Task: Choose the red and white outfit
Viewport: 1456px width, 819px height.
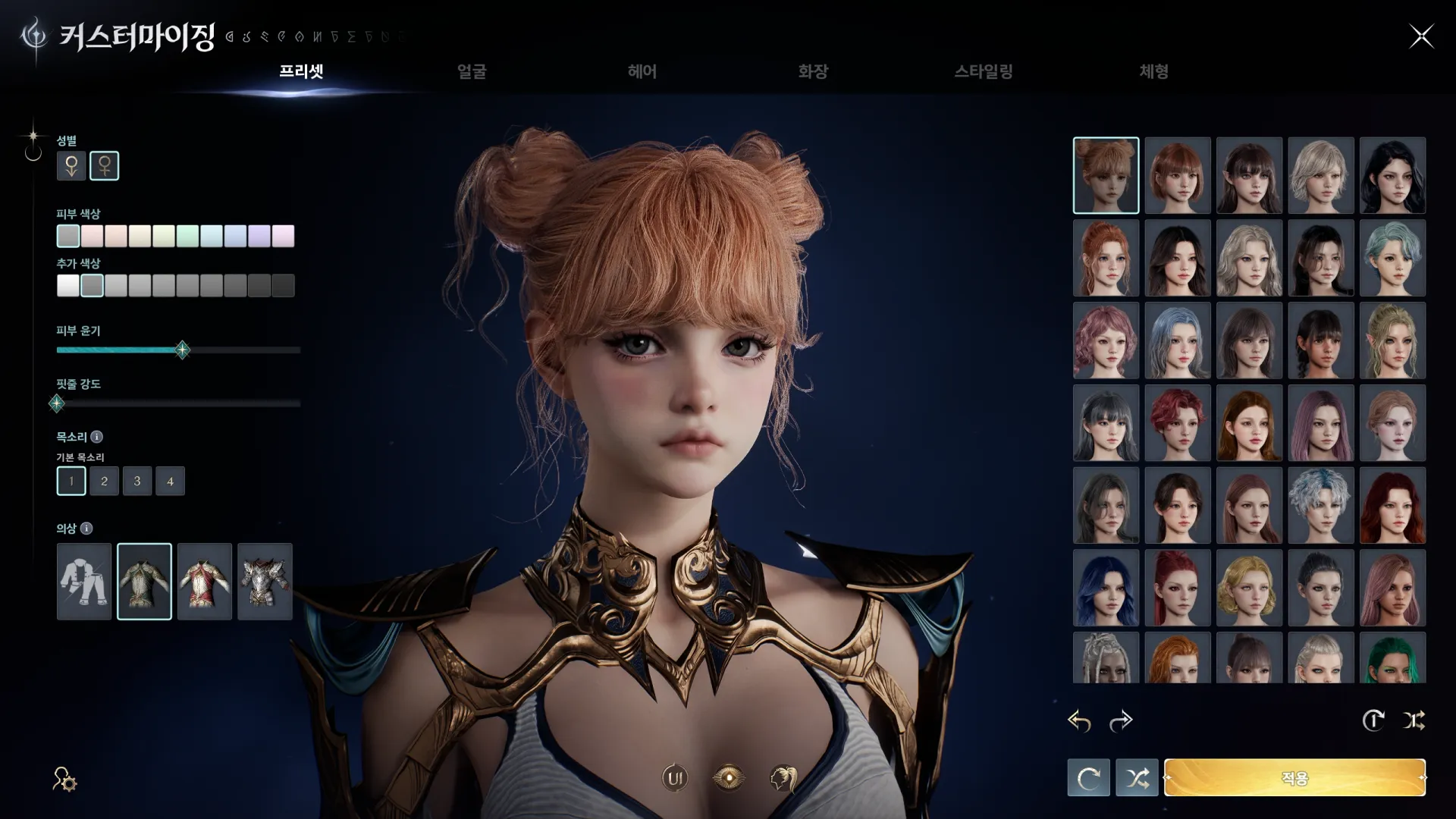Action: 205,582
